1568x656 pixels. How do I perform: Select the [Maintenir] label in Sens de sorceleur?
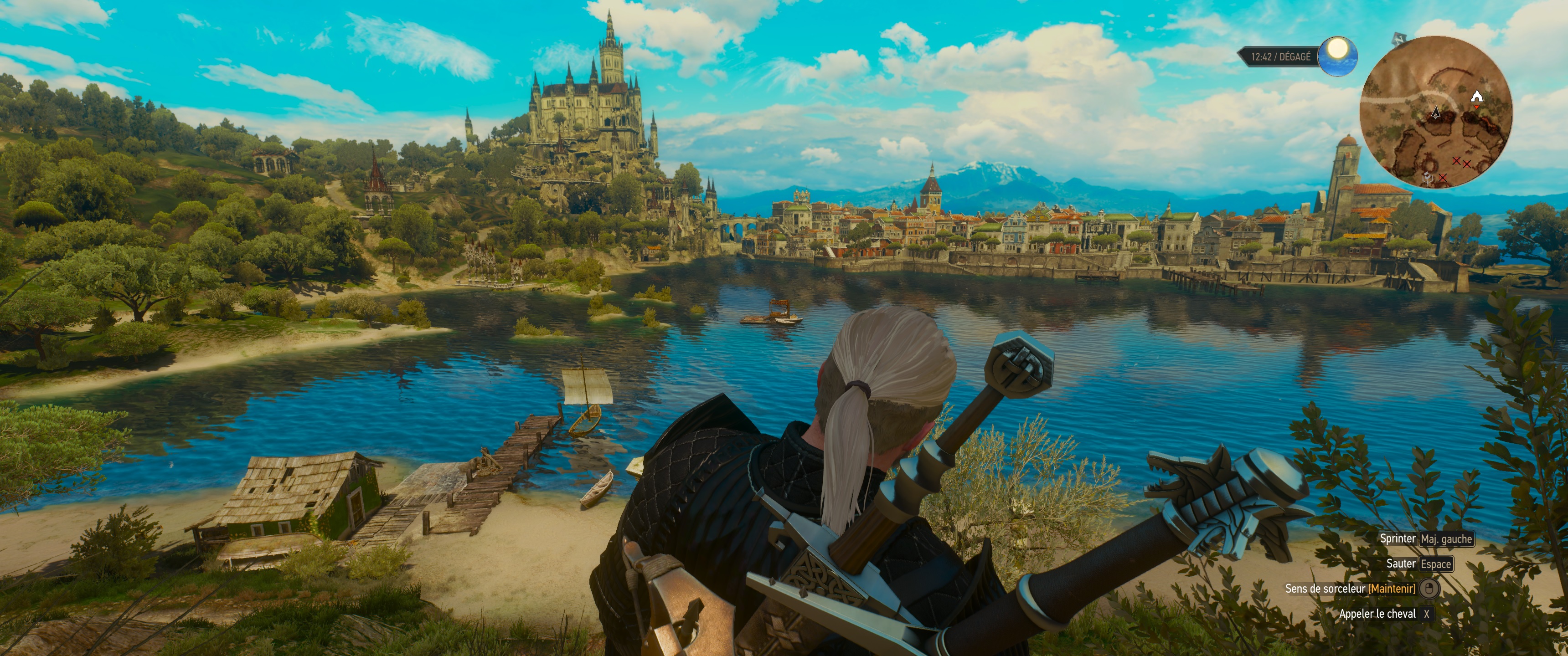click(x=1392, y=589)
